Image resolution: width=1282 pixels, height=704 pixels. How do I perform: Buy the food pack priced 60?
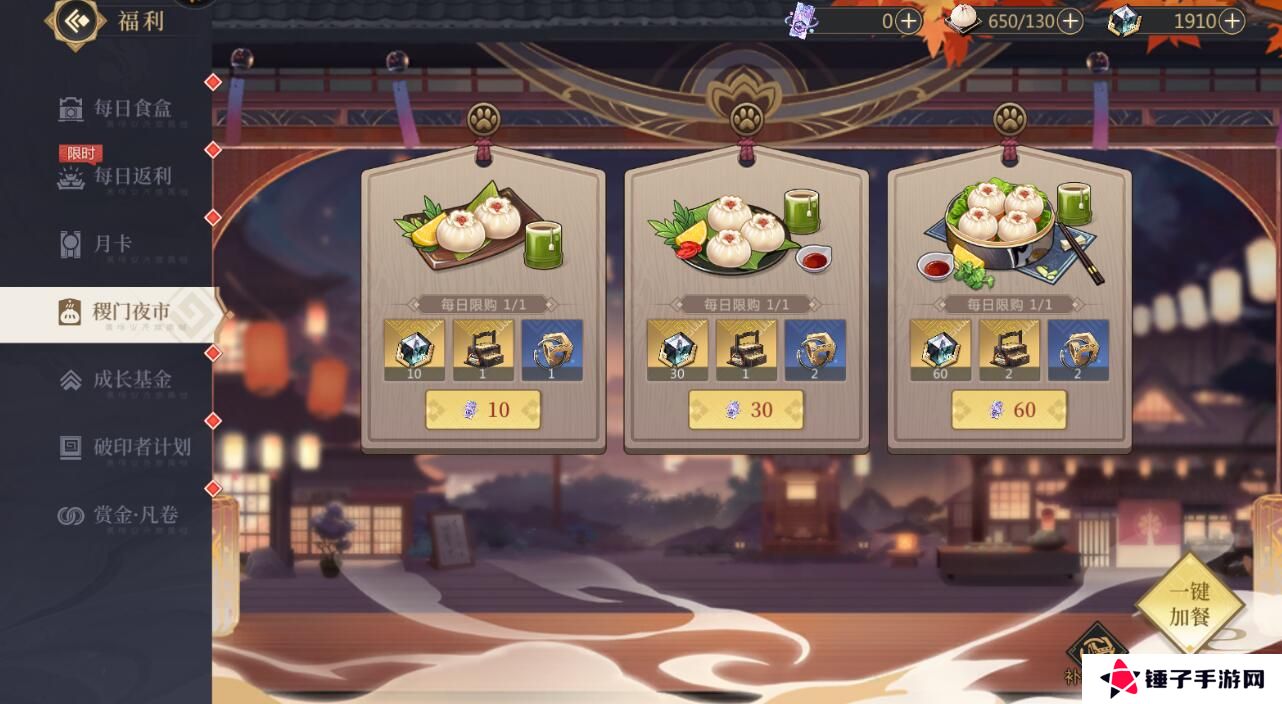pyautogui.click(x=1009, y=410)
